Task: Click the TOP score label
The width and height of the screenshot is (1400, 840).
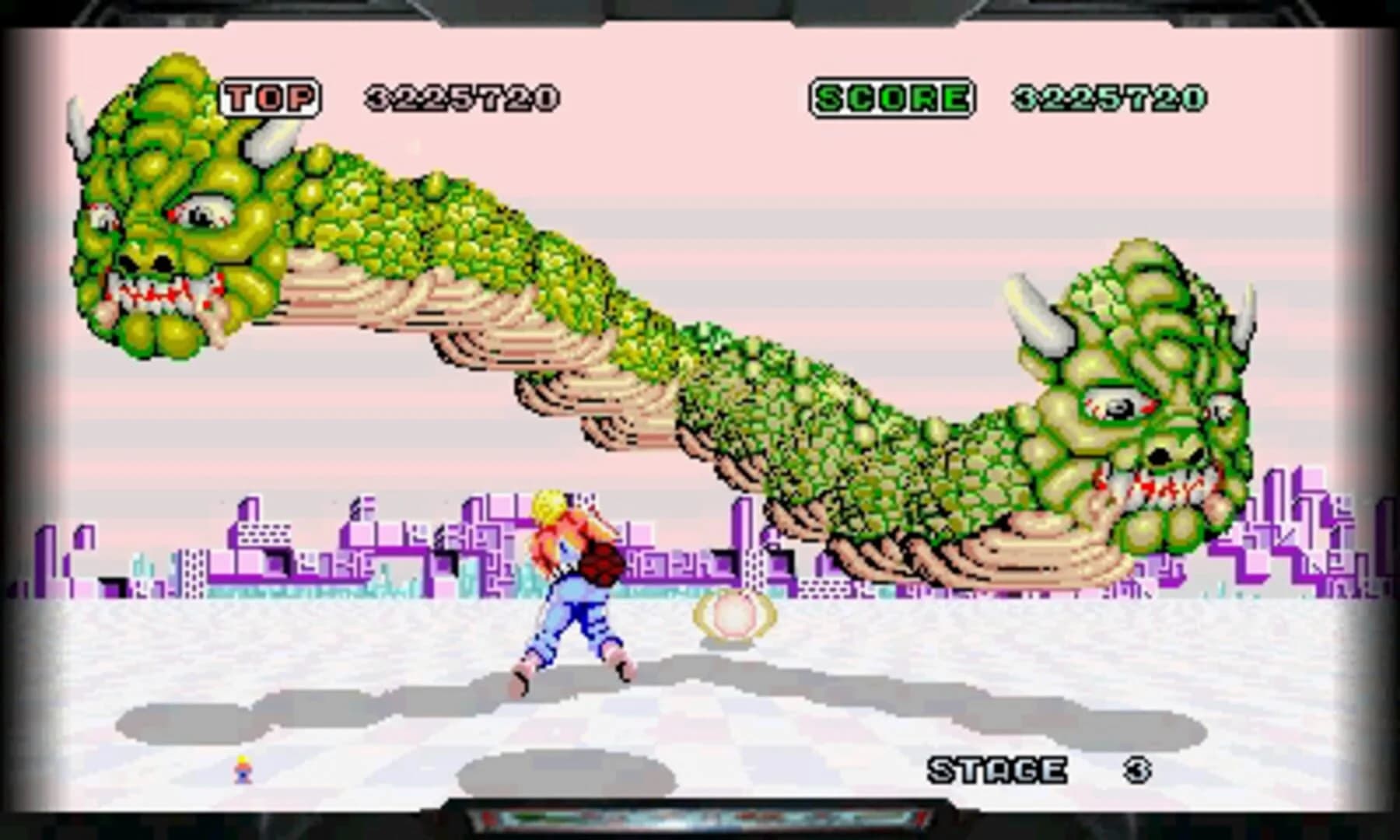Action: [268, 95]
